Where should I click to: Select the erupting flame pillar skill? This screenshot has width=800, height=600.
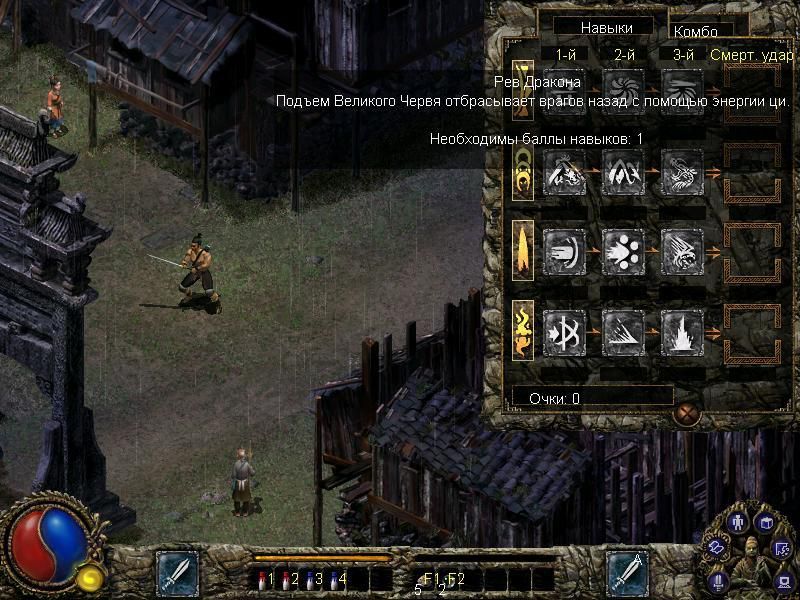(x=682, y=331)
